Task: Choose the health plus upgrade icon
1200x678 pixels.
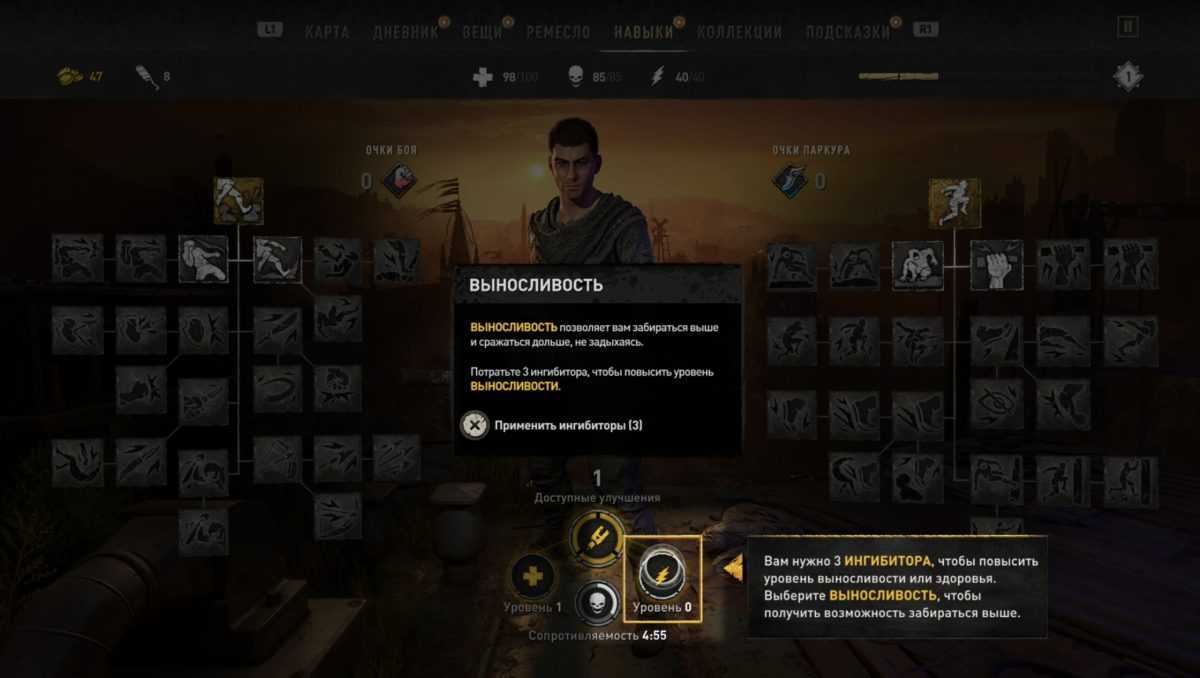Action: click(533, 577)
